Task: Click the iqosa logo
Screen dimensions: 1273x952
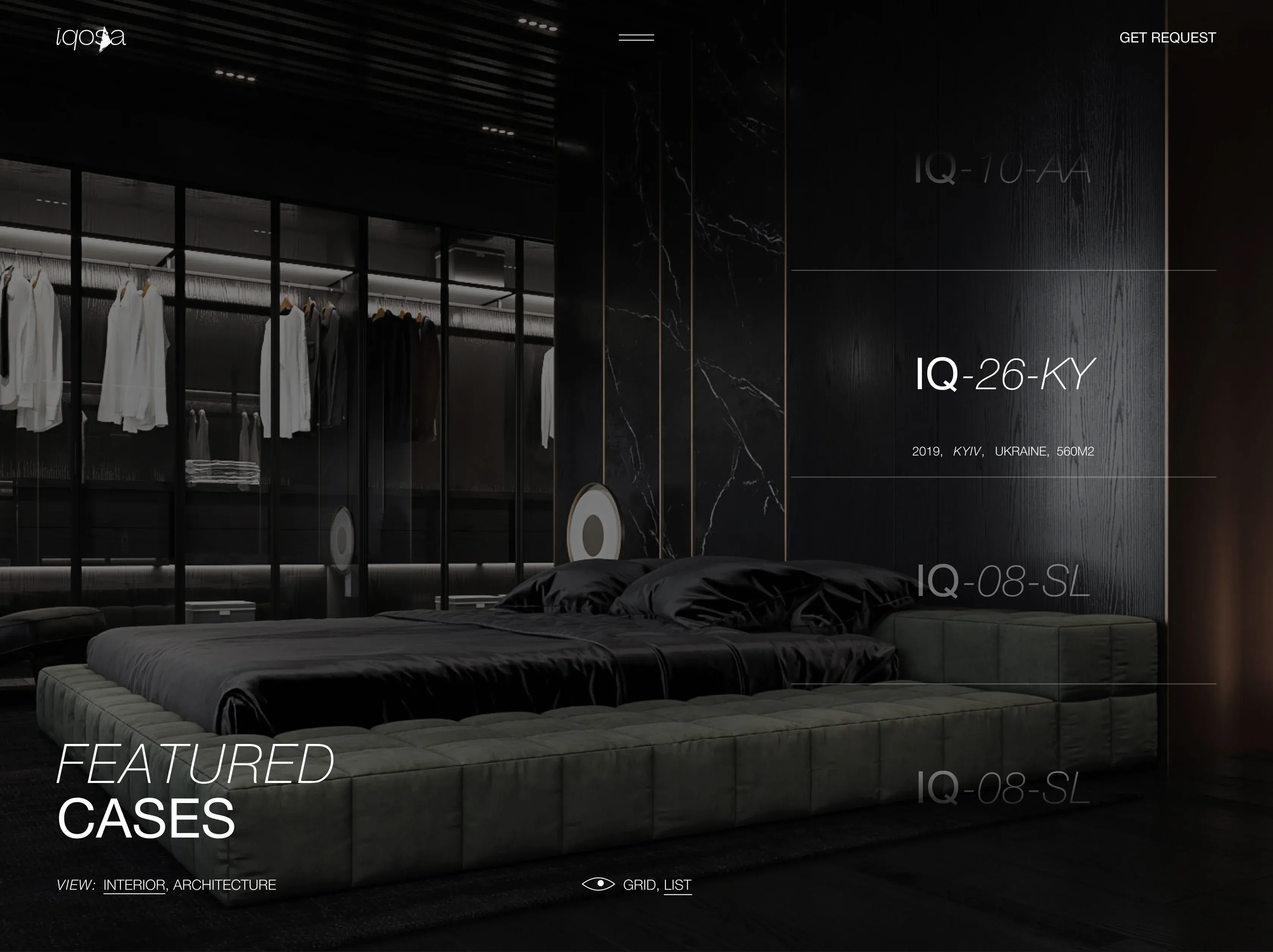Action: click(x=91, y=39)
